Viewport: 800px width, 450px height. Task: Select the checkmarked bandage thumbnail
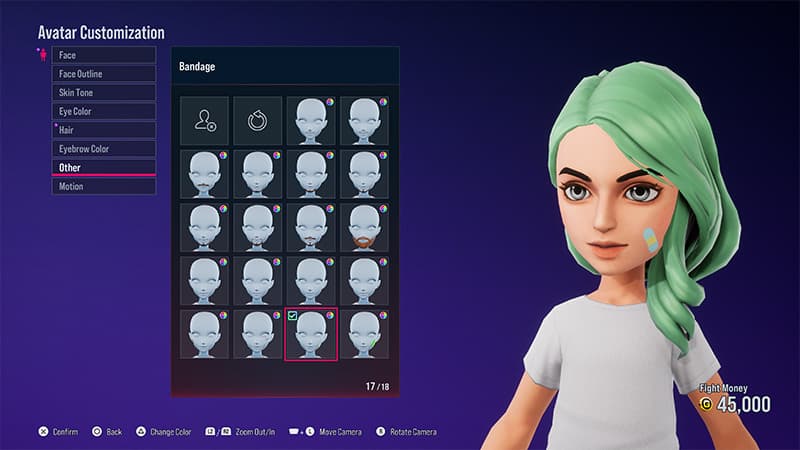[x=311, y=334]
